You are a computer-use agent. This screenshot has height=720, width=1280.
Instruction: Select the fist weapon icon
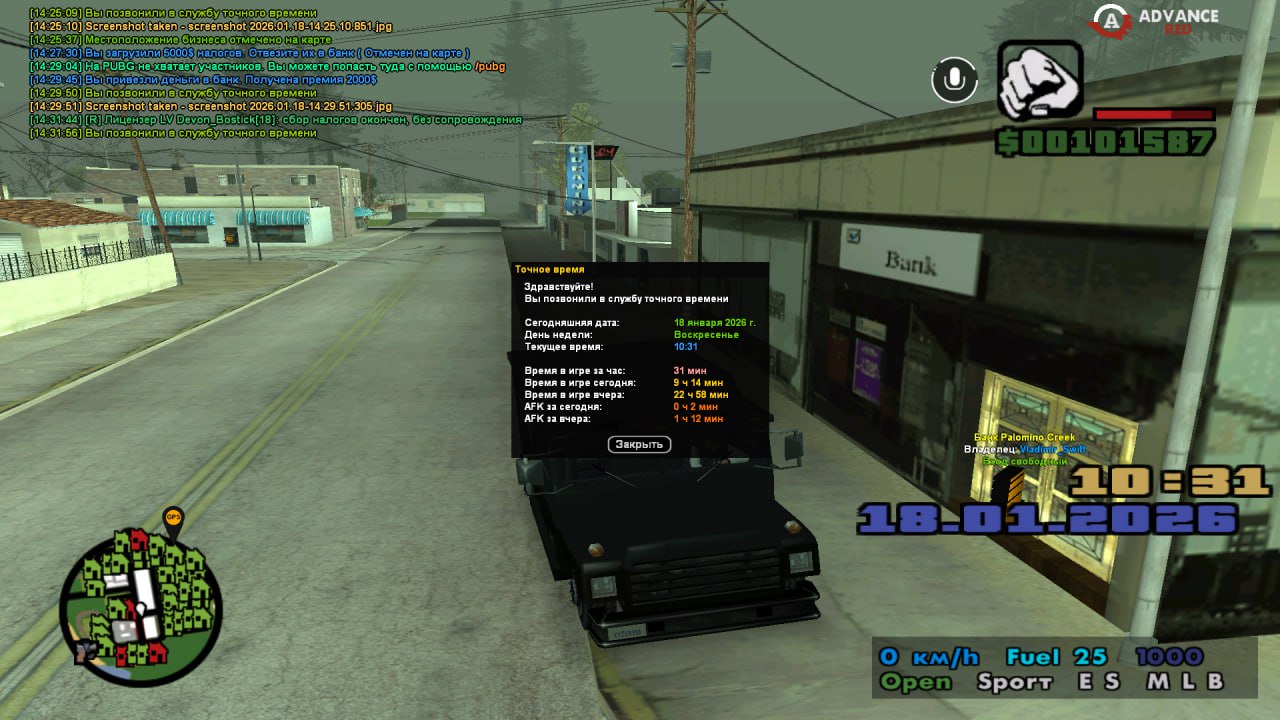coord(1040,81)
